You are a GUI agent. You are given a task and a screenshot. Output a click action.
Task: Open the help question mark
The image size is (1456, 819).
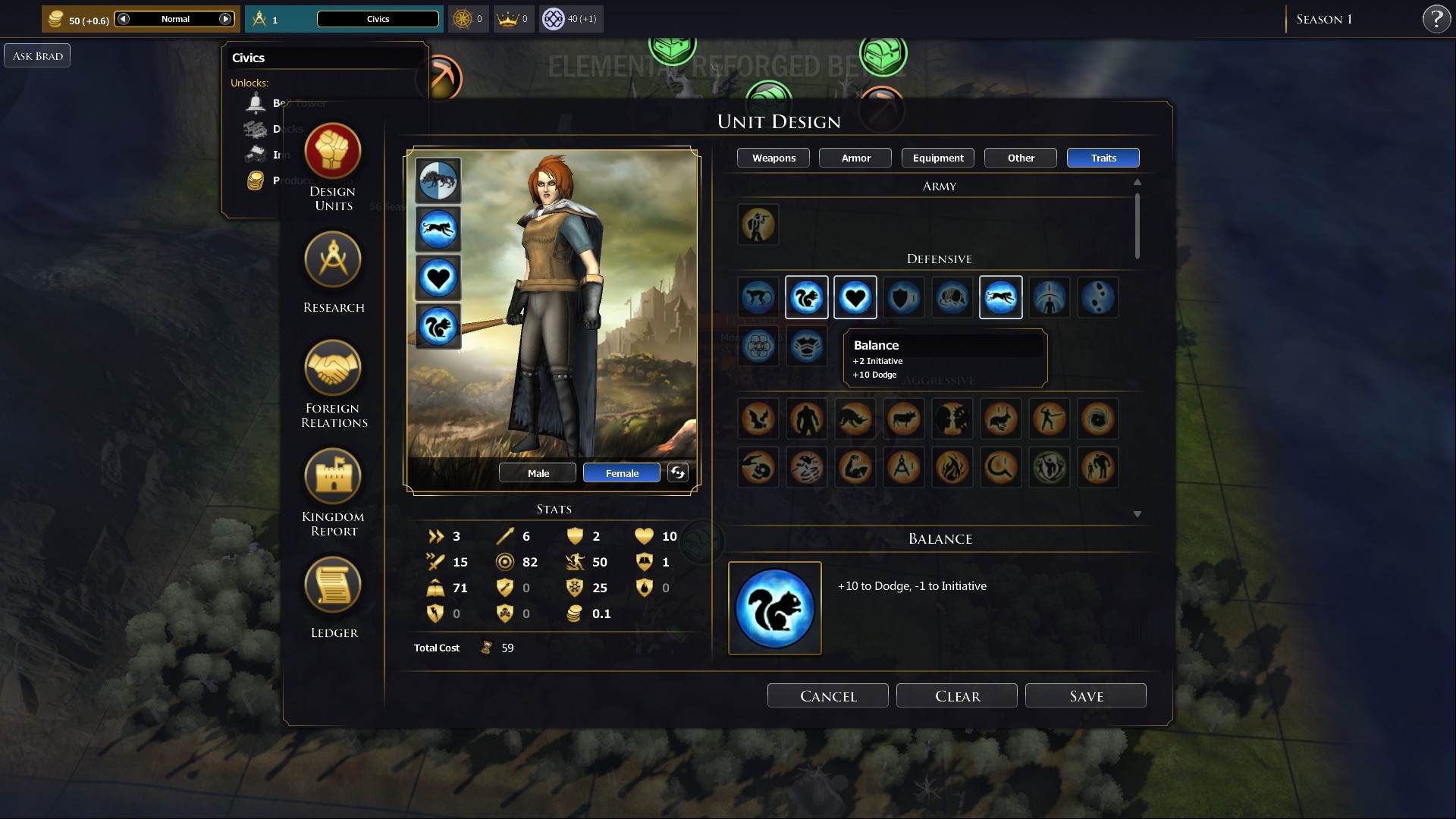[1436, 19]
